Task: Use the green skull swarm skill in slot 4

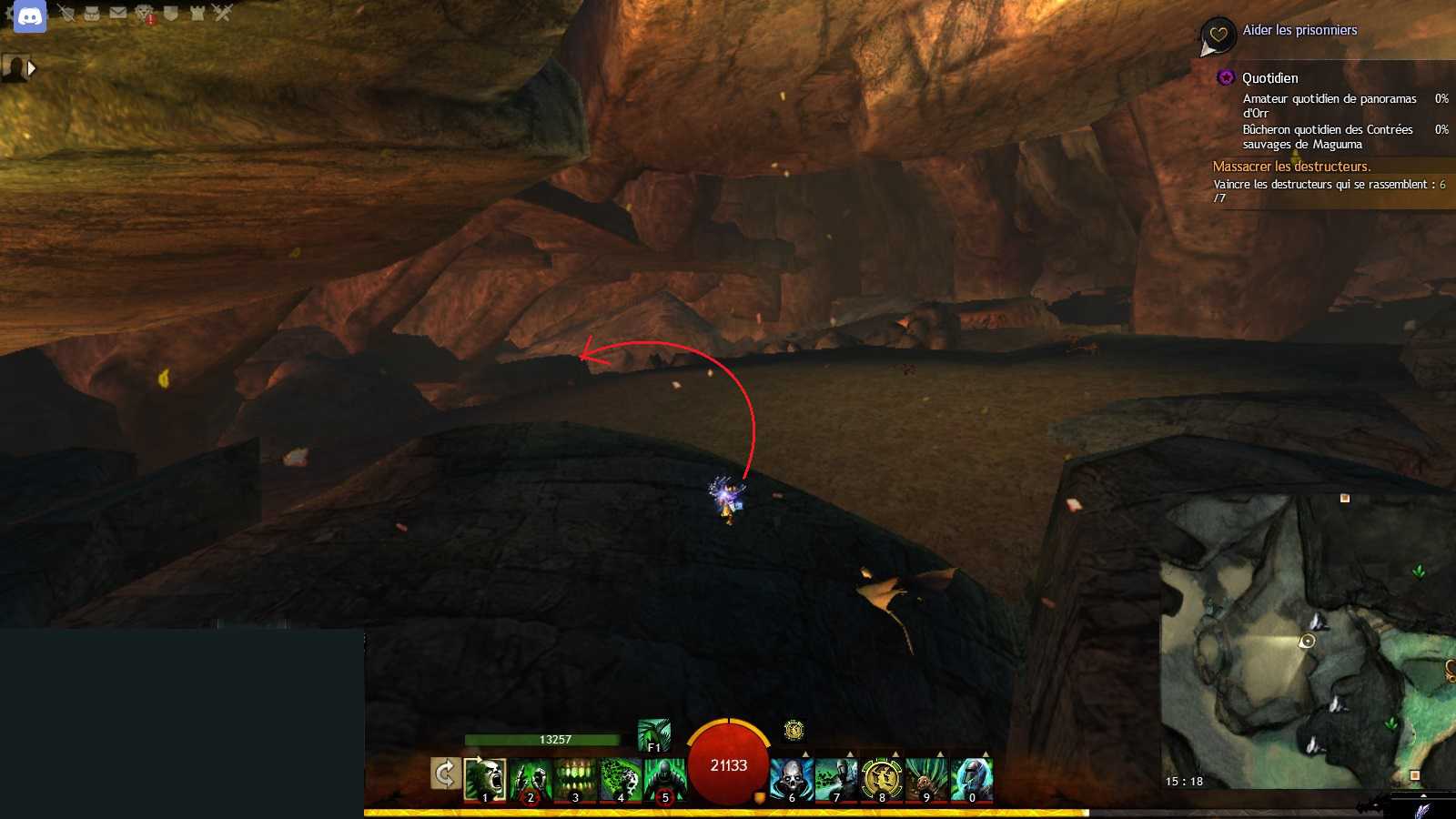Action: pos(621,780)
